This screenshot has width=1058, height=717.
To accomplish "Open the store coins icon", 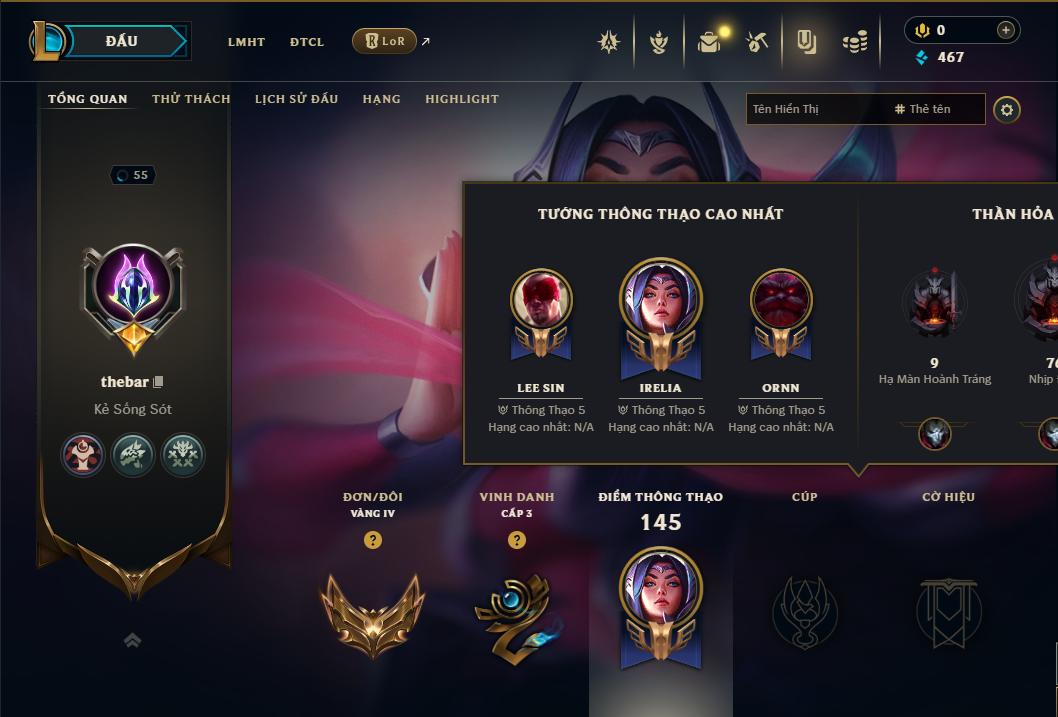I will [x=854, y=41].
